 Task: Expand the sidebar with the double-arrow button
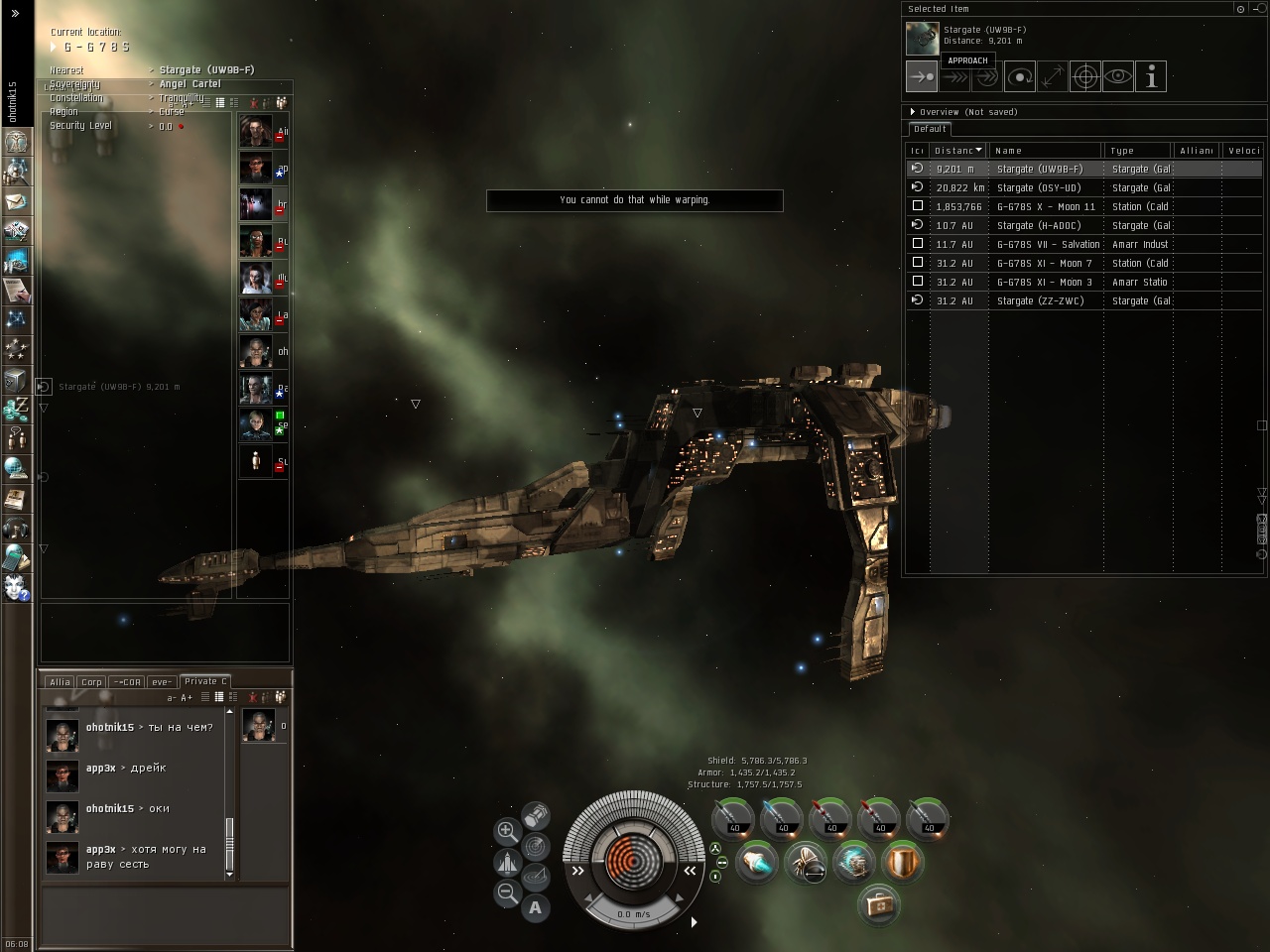15,14
